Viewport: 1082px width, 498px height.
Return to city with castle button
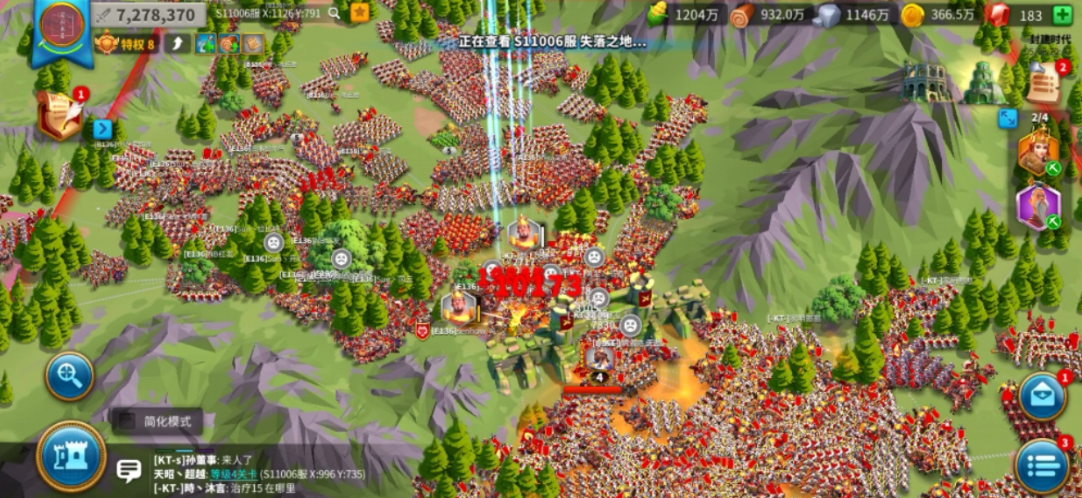click(71, 457)
